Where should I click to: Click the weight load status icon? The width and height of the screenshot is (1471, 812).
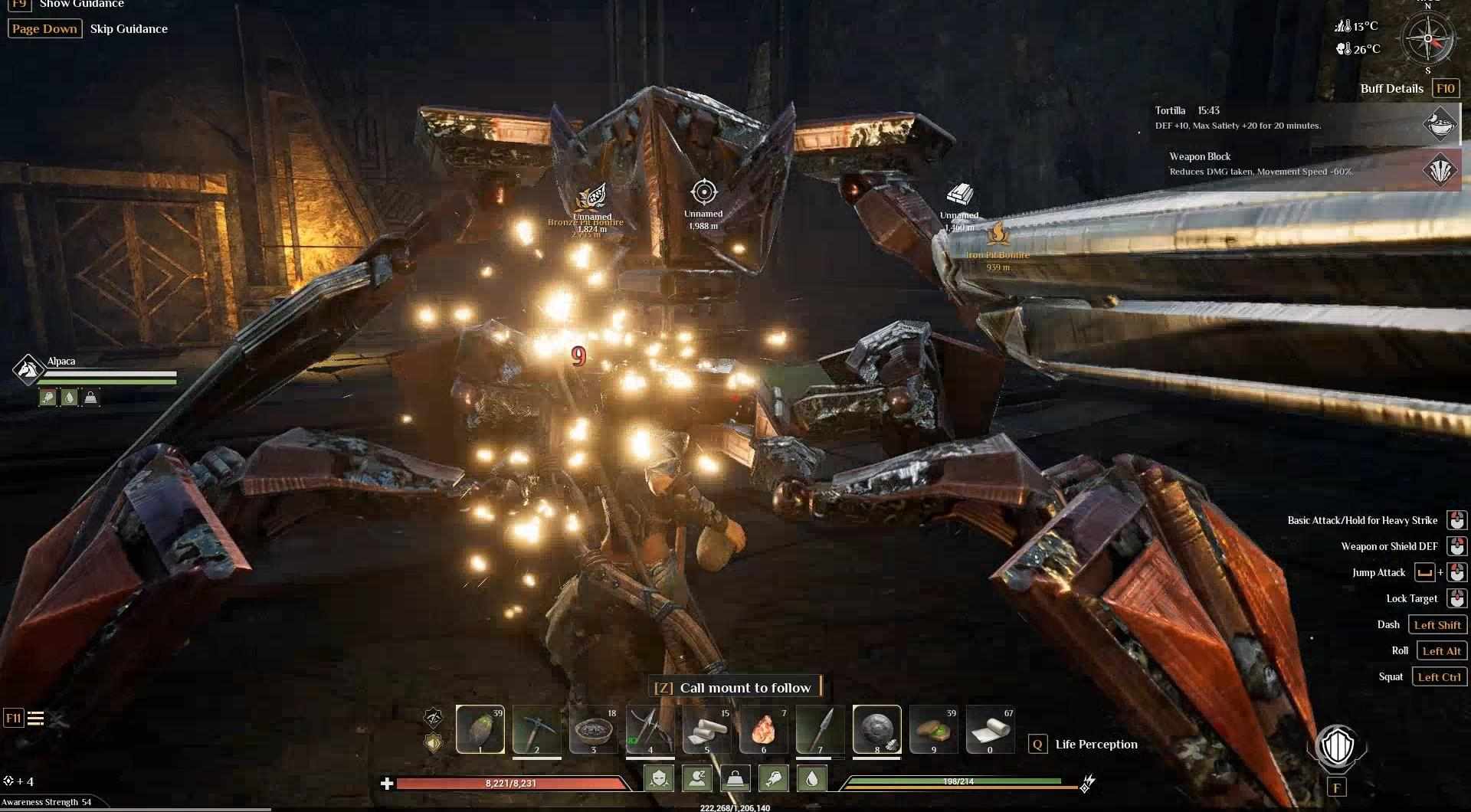tap(735, 779)
